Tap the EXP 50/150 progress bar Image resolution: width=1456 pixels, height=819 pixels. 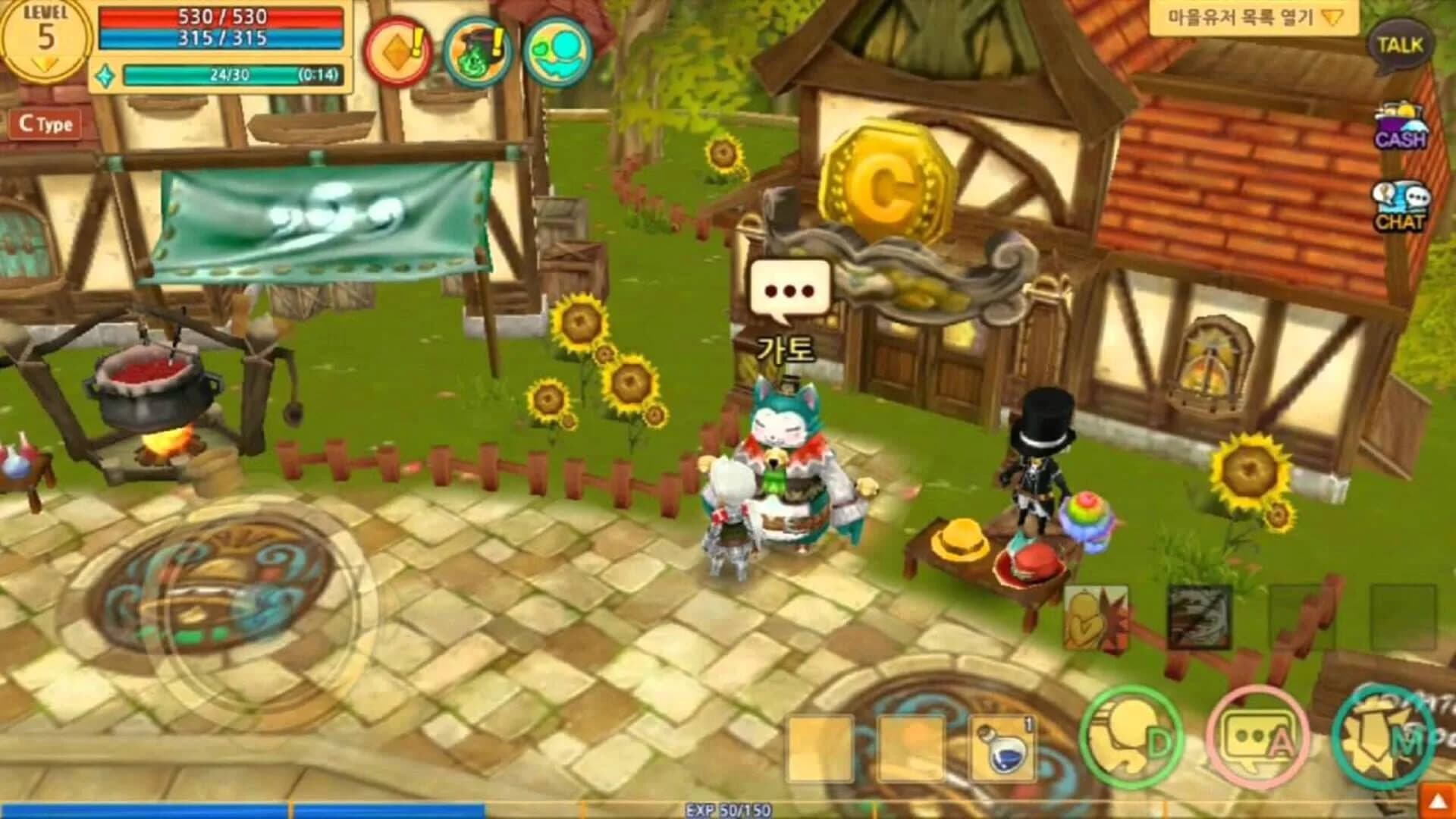(728, 809)
